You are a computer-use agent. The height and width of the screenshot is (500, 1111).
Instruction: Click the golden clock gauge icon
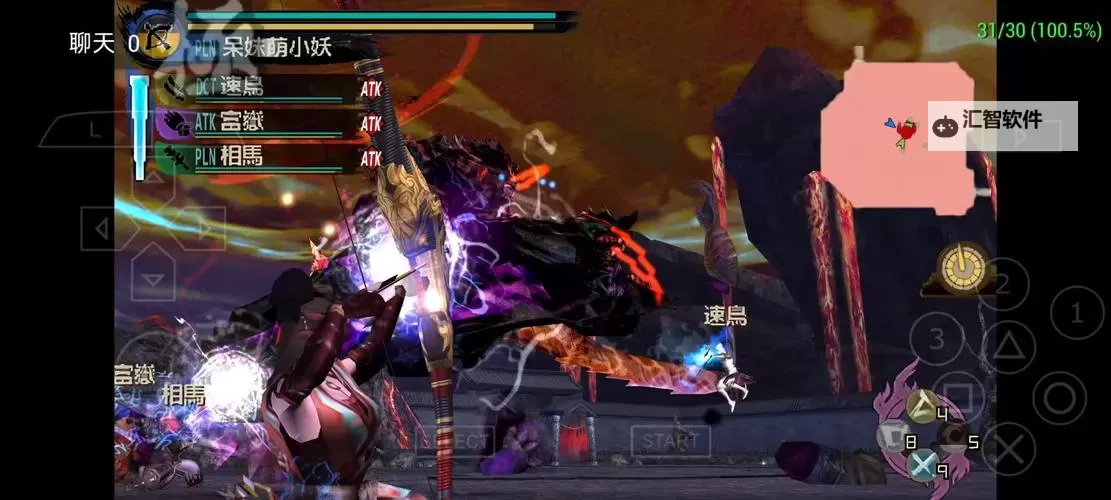pyautogui.click(x=962, y=268)
